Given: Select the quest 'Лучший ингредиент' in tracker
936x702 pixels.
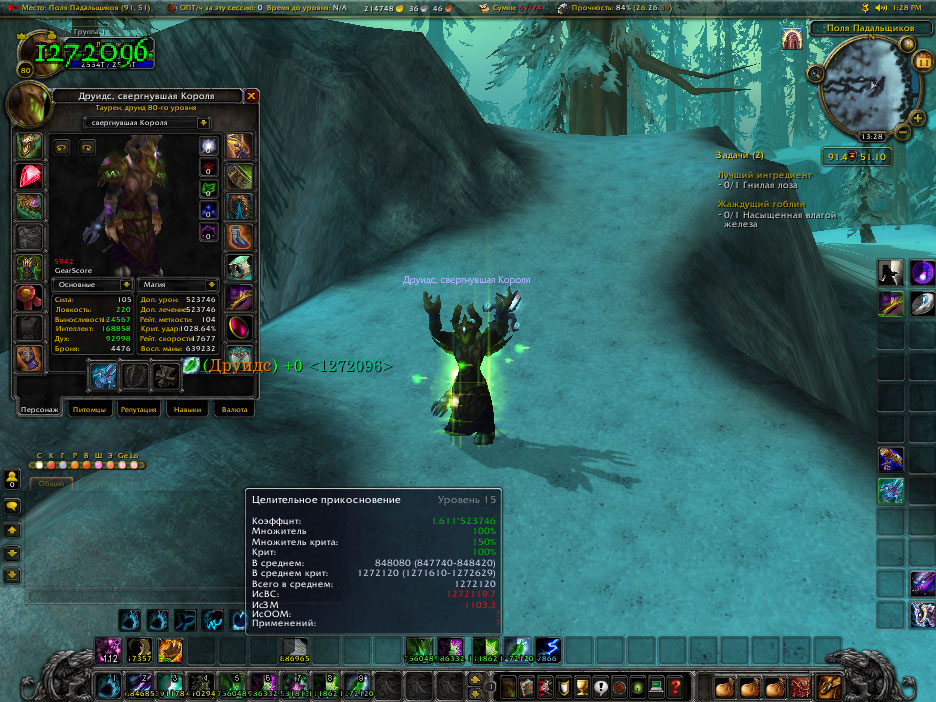Looking at the screenshot, I should coord(765,174).
